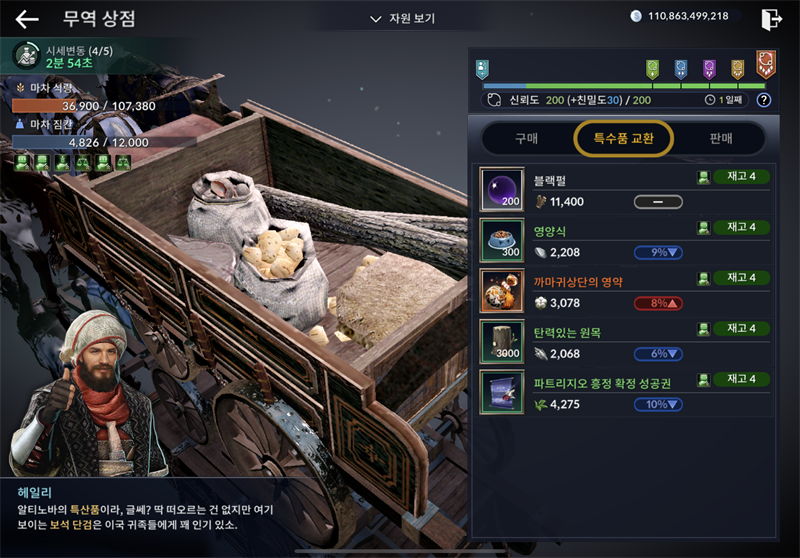Image resolution: width=800 pixels, height=558 pixels.
Task: Open the 판매 tab
Action: coord(720,138)
